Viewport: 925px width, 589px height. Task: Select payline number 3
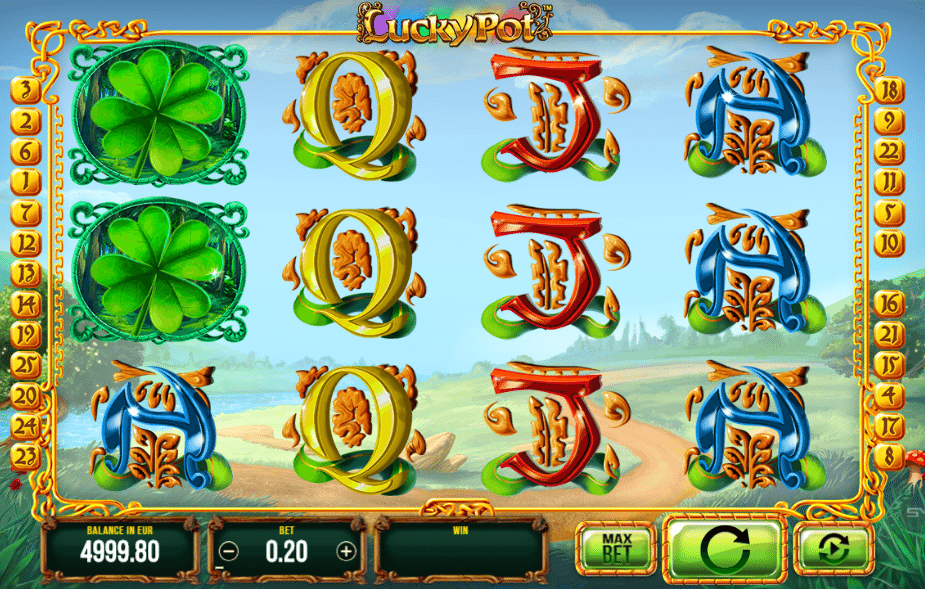(26, 92)
